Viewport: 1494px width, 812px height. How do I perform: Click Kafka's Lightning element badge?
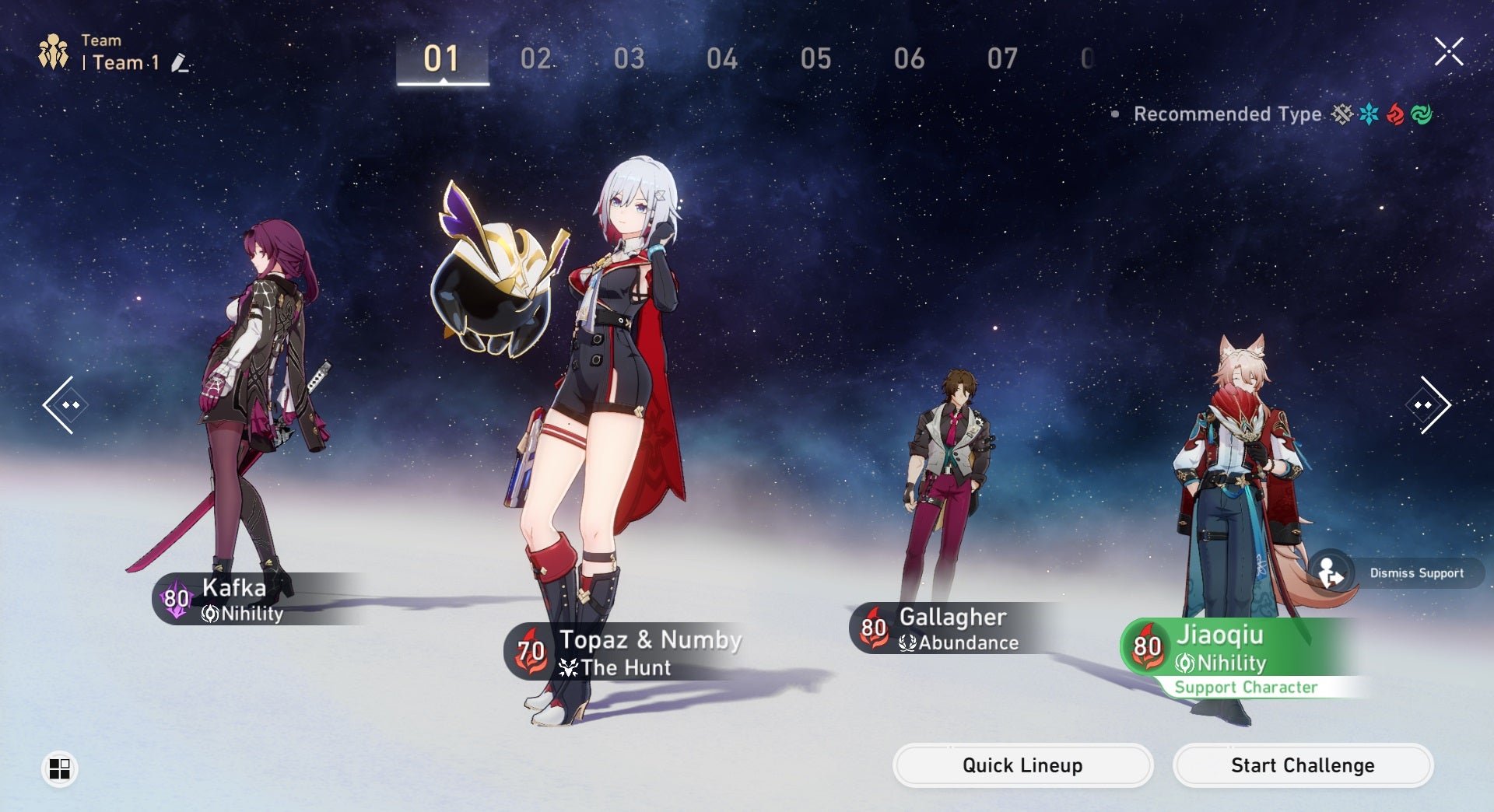[175, 599]
